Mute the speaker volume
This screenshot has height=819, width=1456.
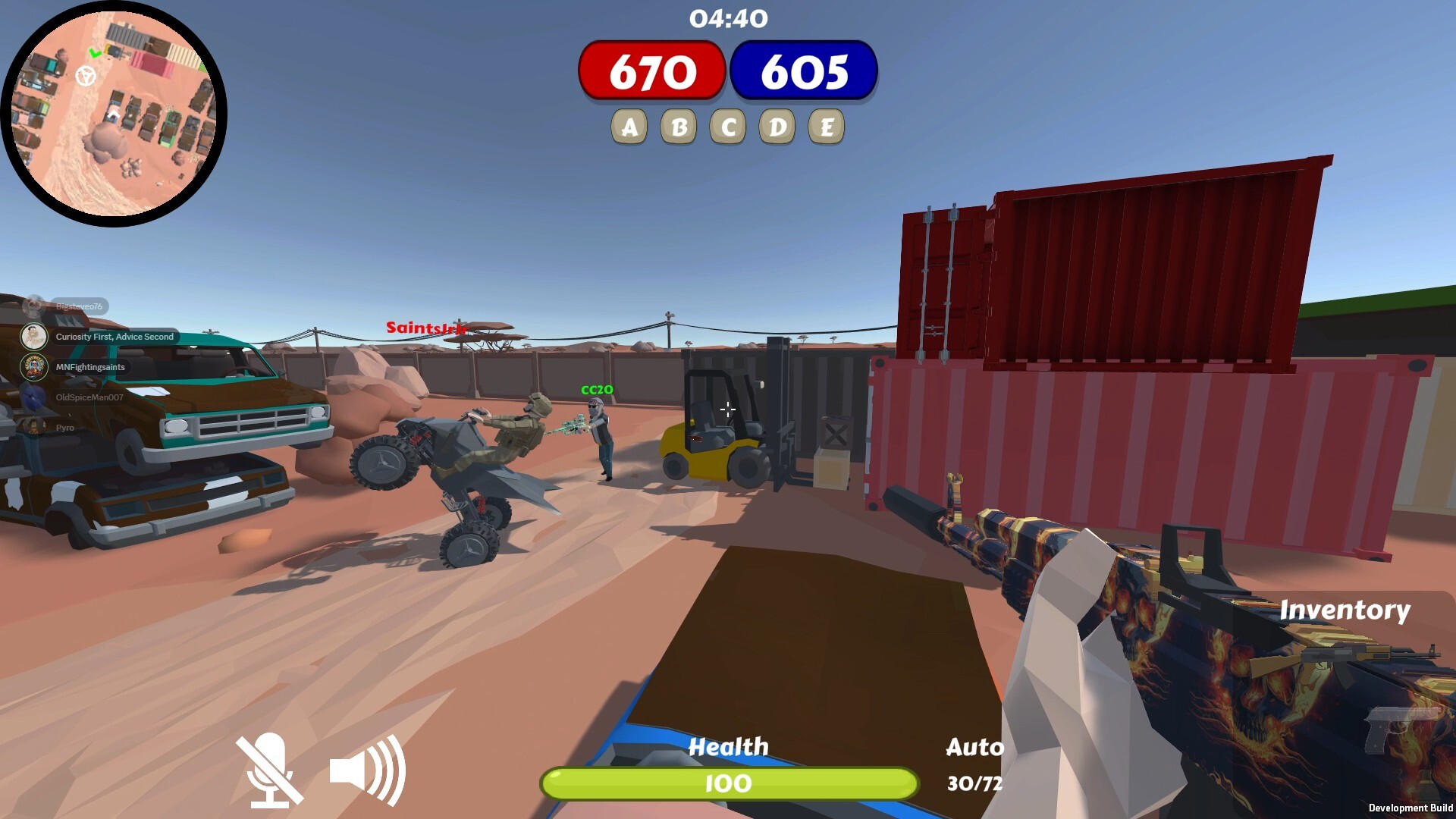(x=366, y=769)
